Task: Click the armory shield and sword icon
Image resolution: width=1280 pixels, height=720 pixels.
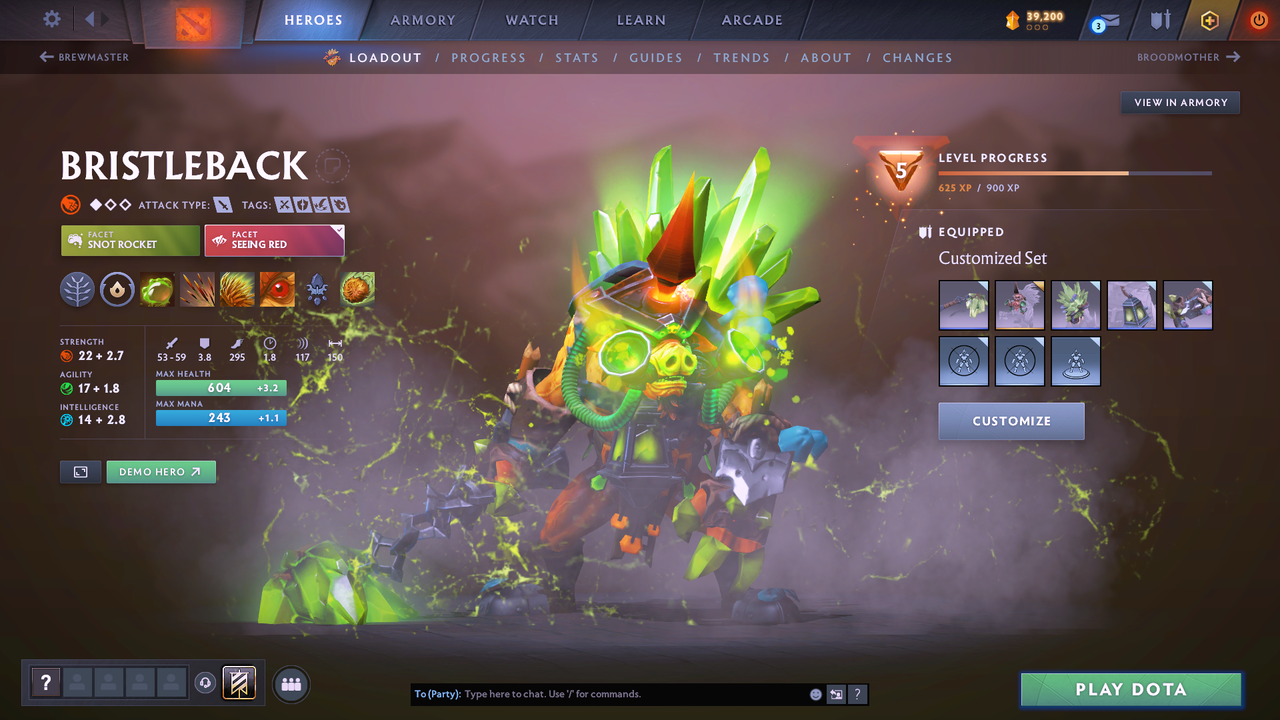Action: [x=1158, y=19]
